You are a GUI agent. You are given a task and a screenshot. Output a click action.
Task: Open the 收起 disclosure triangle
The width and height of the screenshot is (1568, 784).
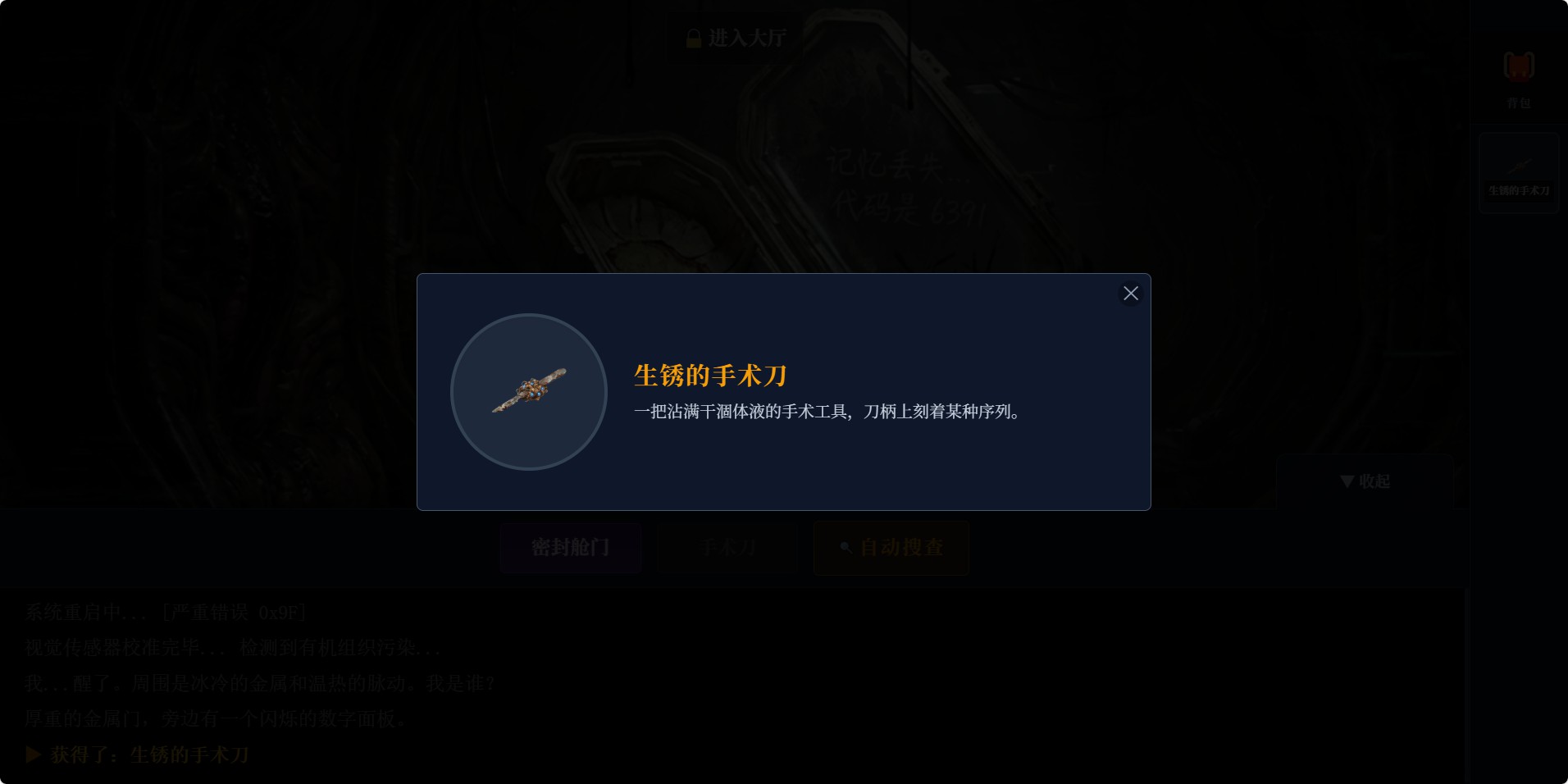coord(1346,482)
